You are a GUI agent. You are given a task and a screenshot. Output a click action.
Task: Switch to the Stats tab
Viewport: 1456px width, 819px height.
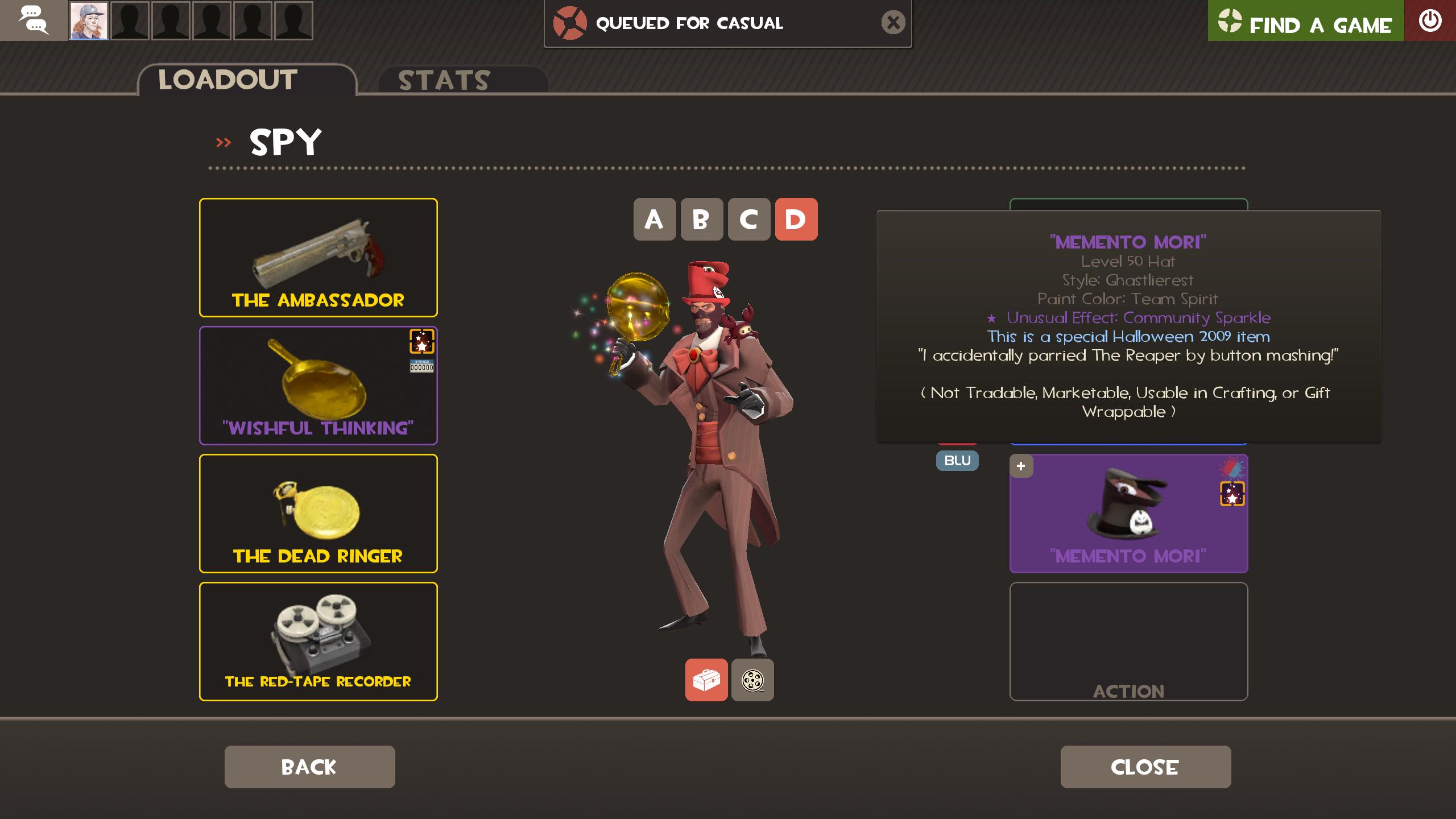pos(444,80)
